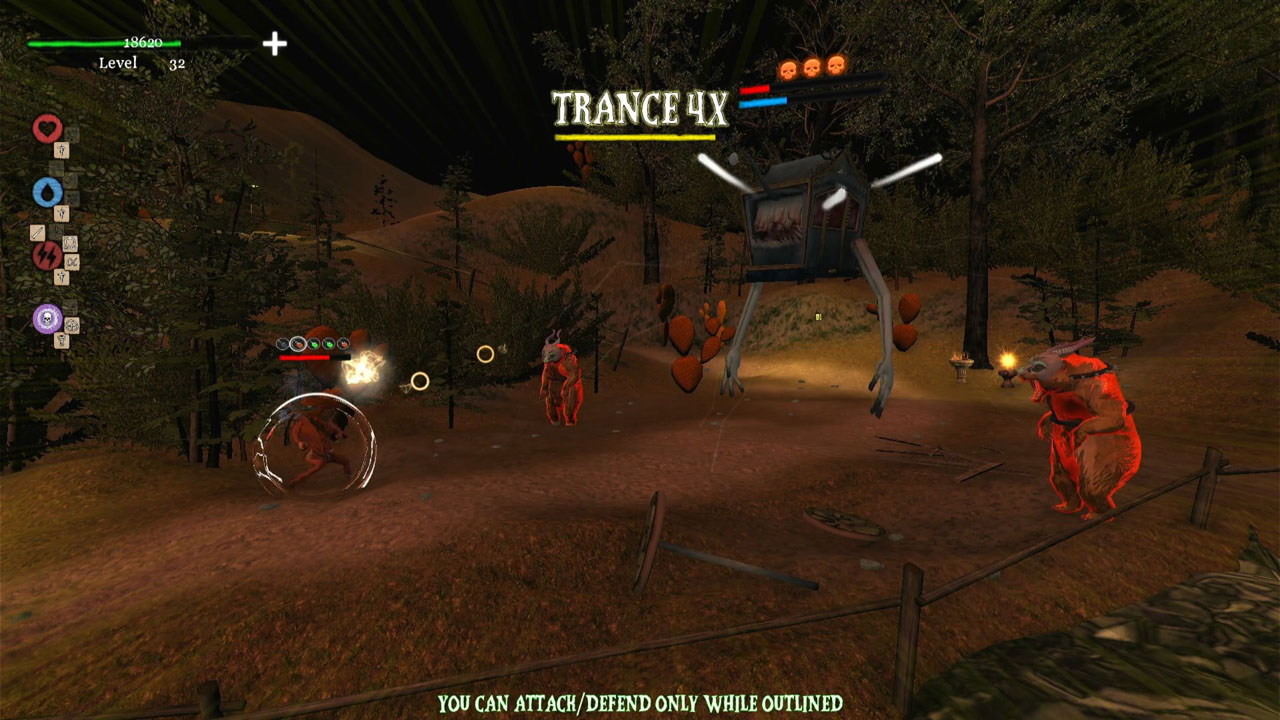The width and height of the screenshot is (1280, 720).
Task: Click the YOU CAN ATTACK/DEFEND message
Action: (x=640, y=702)
